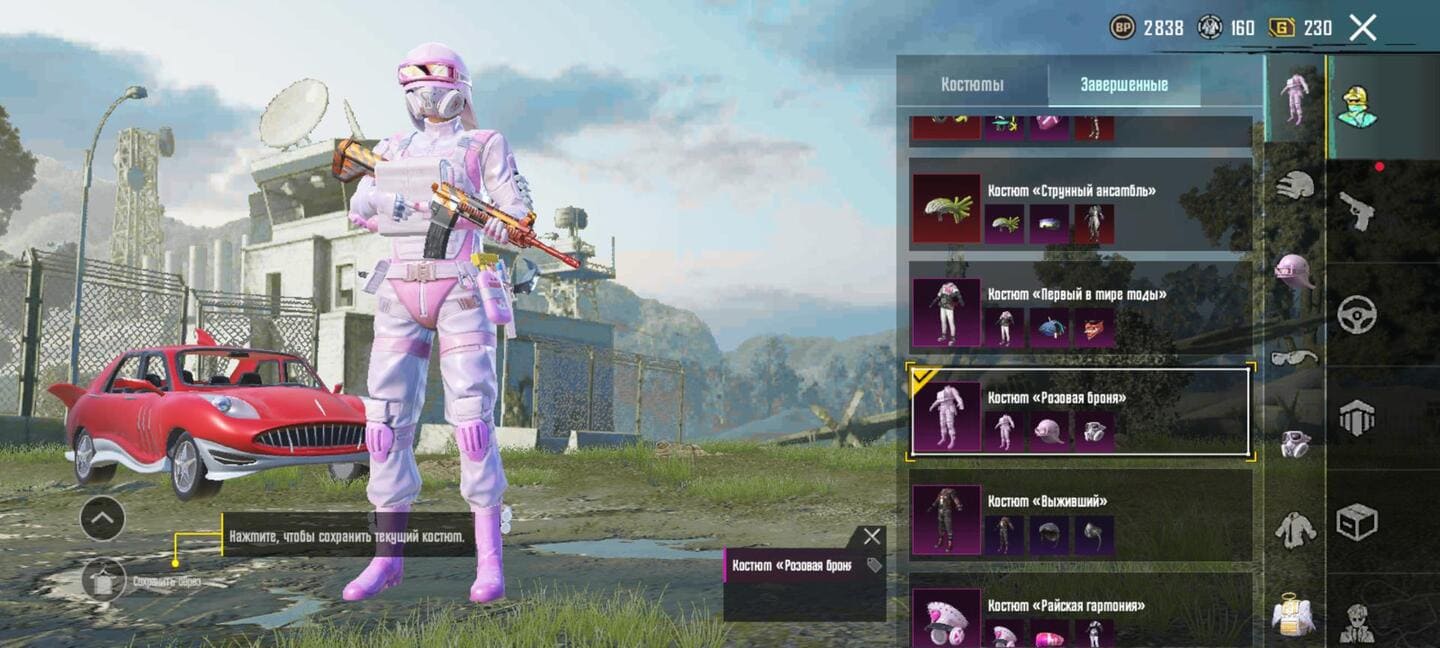The width and height of the screenshot is (1440, 648).
Task: Expand the round up-arrow button
Action: point(102,518)
